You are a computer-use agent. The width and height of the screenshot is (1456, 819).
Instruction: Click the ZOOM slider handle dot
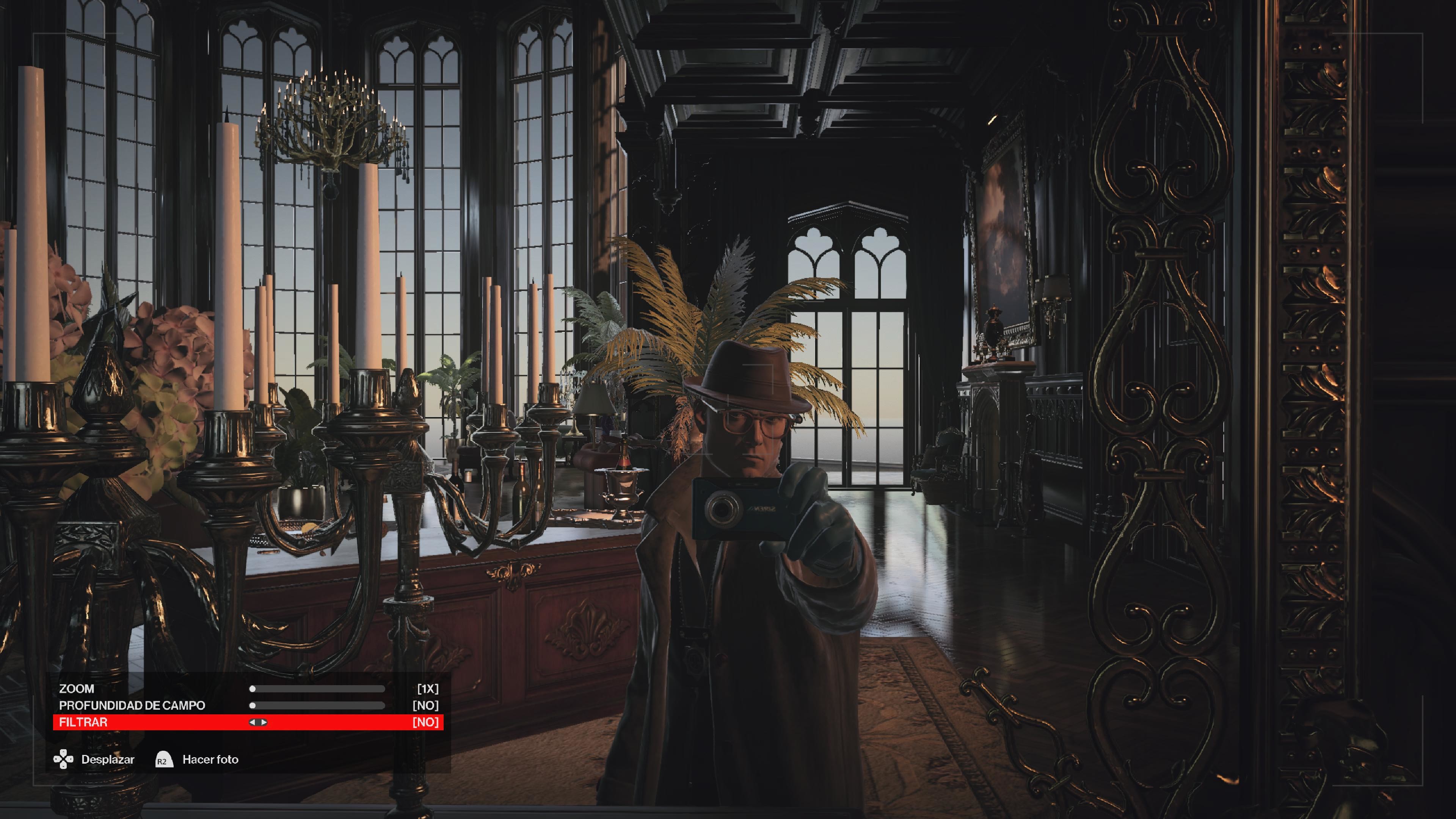pos(253,689)
